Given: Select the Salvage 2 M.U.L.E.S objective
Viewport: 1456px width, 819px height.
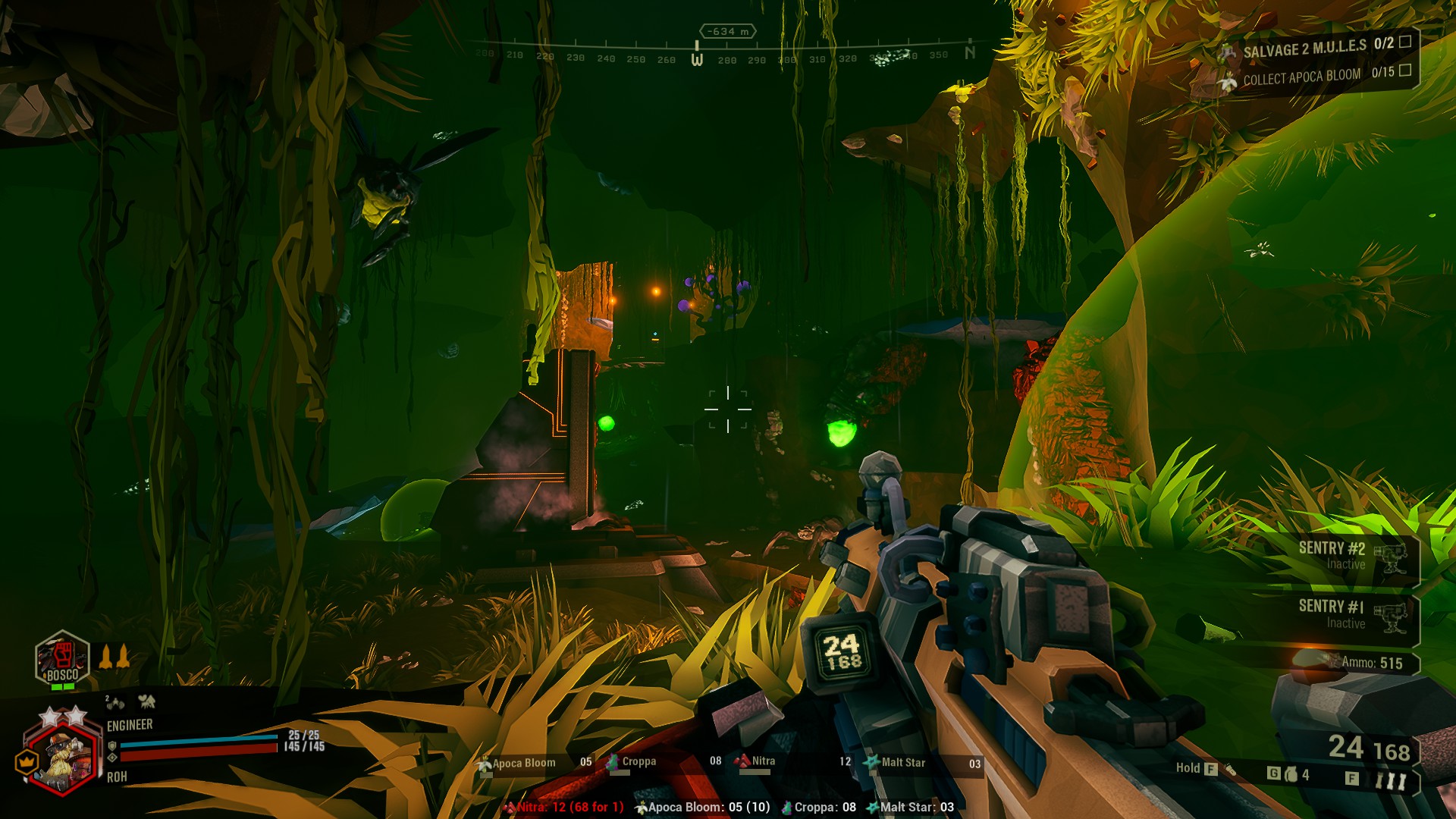Looking at the screenshot, I should click(1316, 48).
